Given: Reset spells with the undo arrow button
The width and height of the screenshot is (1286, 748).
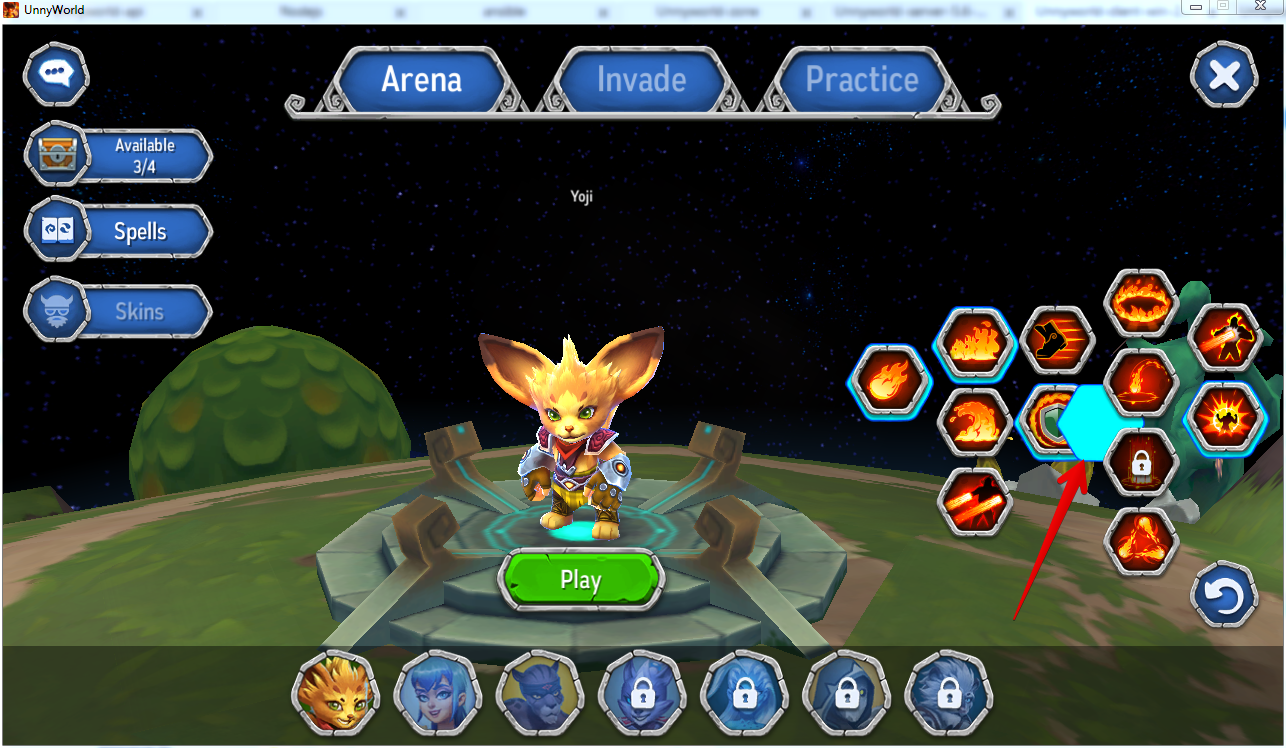Looking at the screenshot, I should (1223, 596).
